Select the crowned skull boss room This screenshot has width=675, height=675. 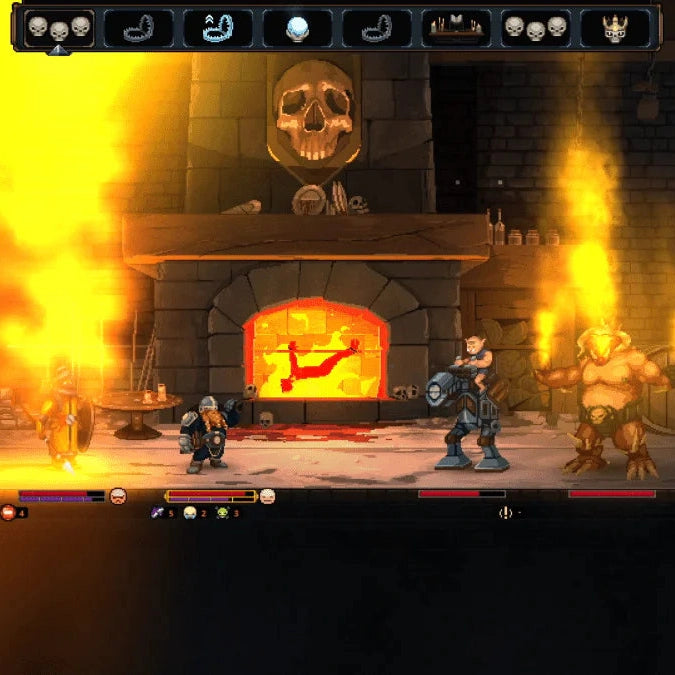(x=615, y=28)
